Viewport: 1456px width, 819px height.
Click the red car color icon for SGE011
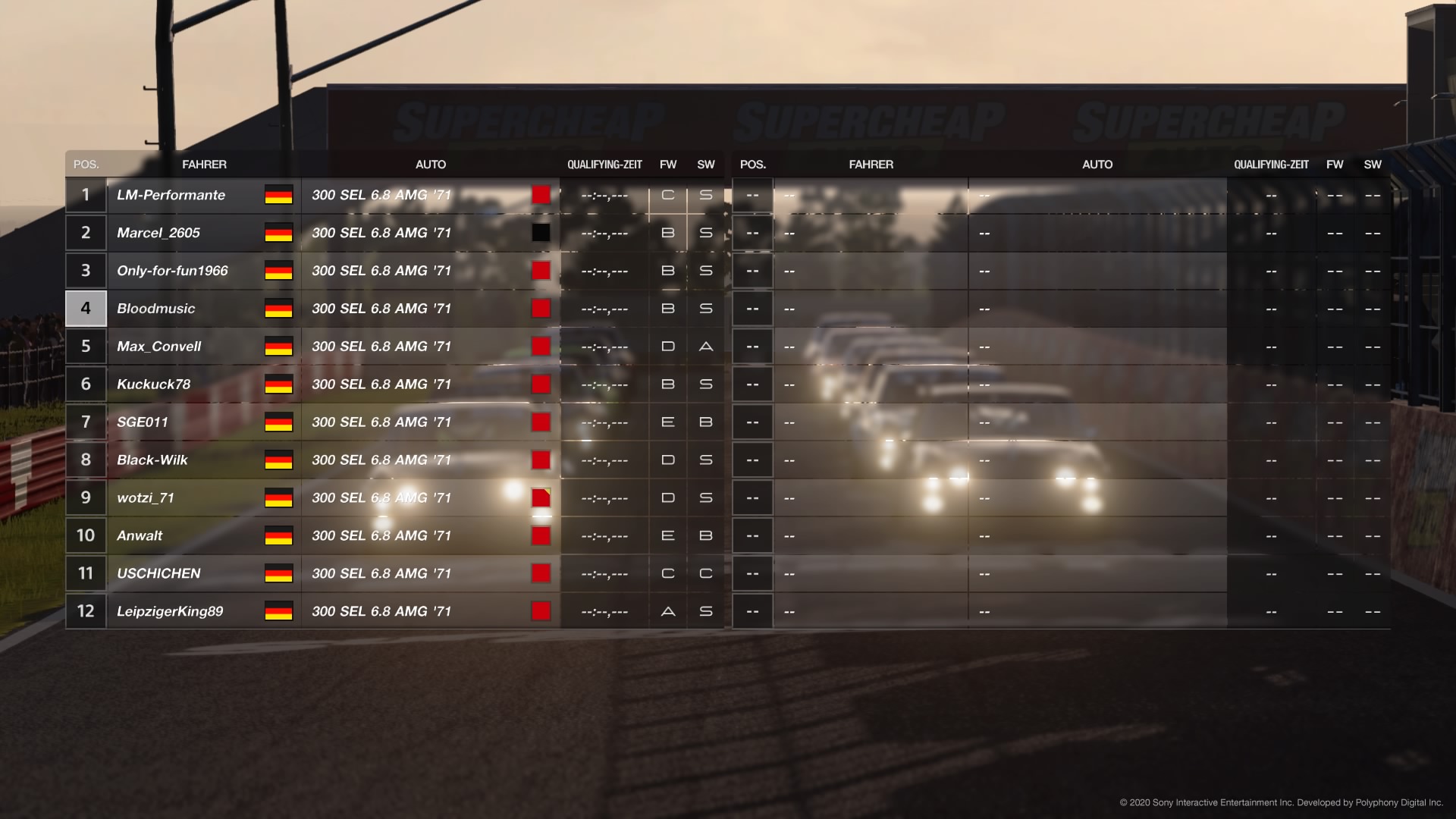[541, 422]
